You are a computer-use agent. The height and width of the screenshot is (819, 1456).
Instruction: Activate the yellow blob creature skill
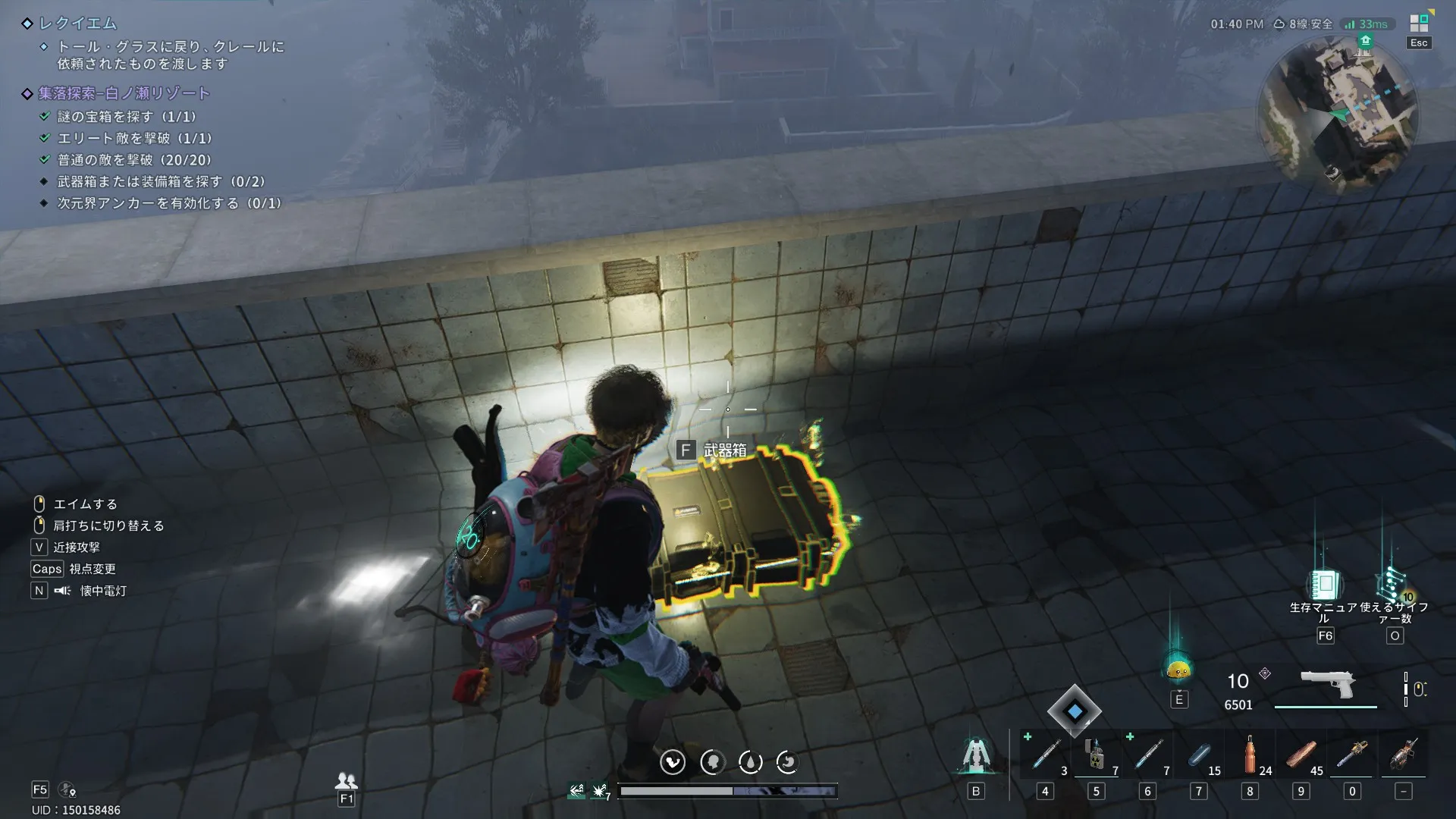point(1178,670)
